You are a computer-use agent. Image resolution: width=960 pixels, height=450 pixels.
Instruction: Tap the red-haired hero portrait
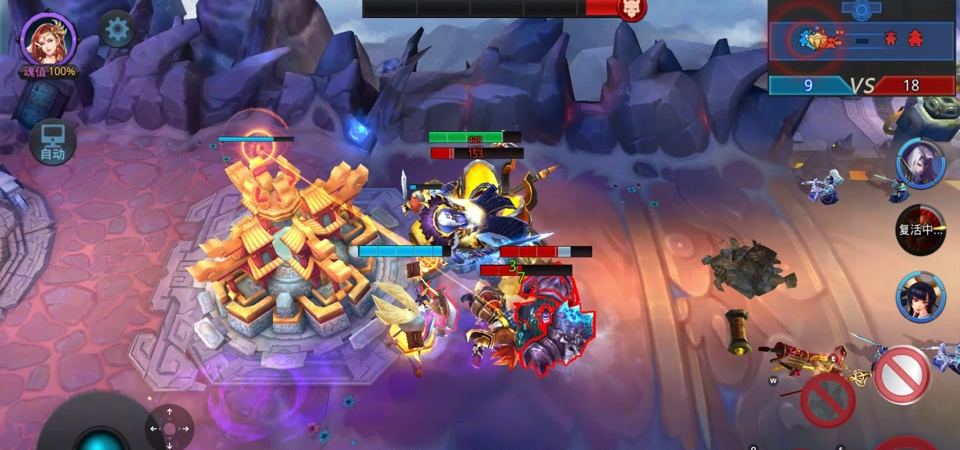coord(48,38)
